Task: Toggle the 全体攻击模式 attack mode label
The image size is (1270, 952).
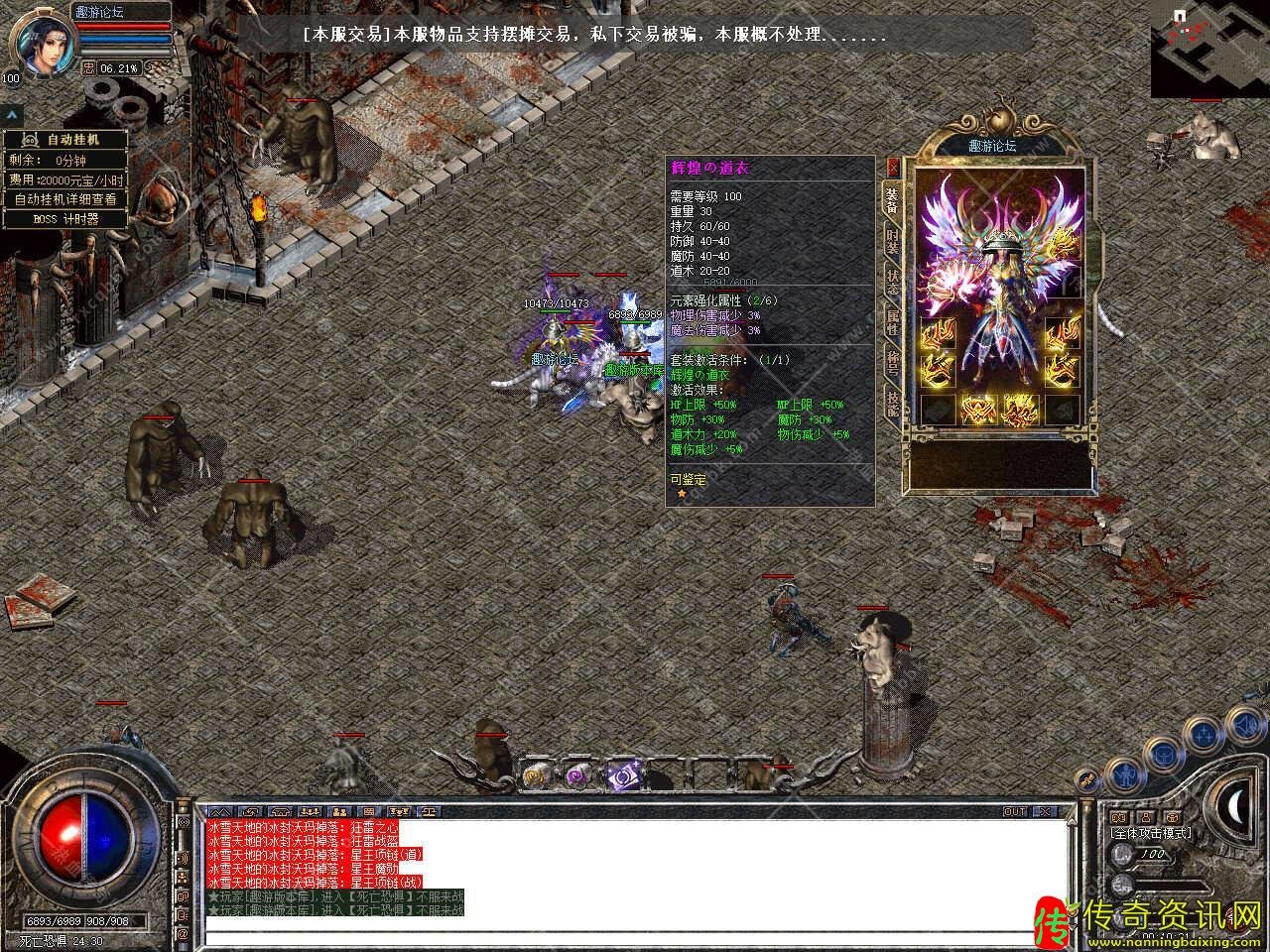Action: [x=1151, y=833]
